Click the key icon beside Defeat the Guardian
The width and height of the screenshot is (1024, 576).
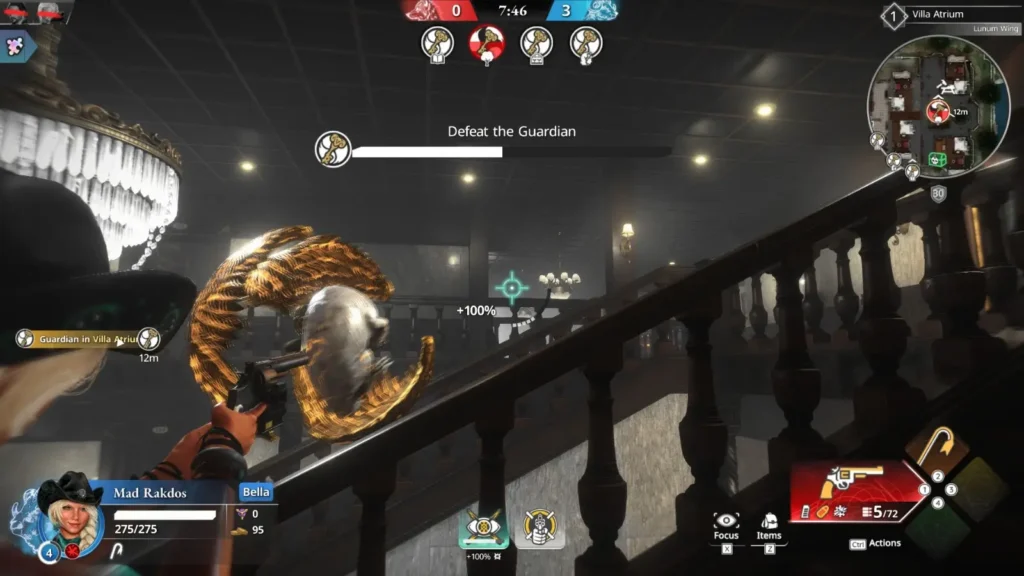[333, 149]
